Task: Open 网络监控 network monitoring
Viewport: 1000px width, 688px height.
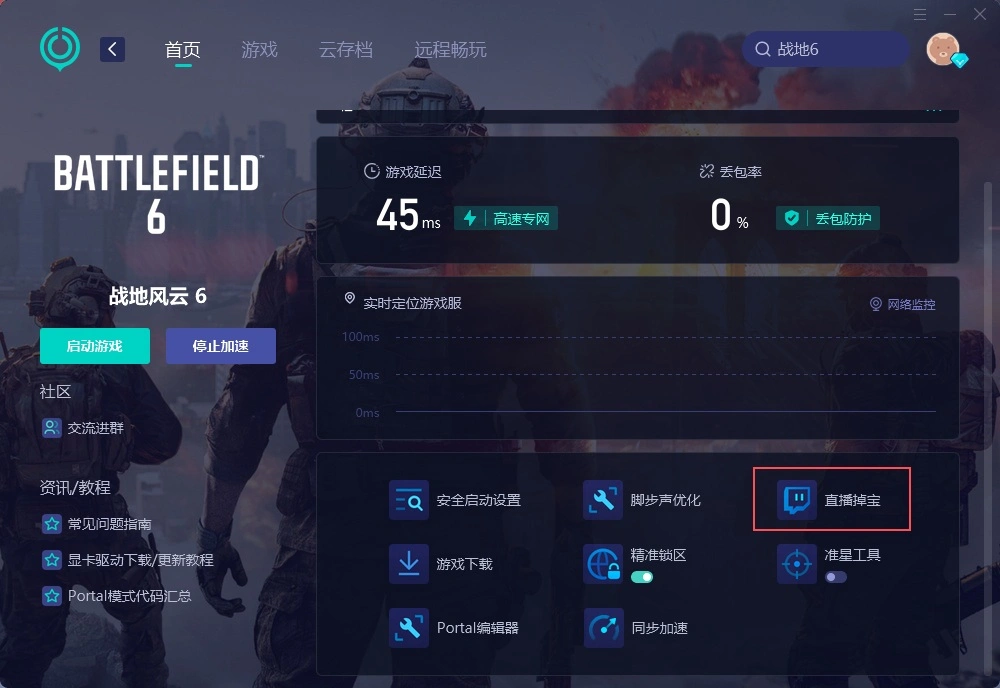Action: [902, 304]
